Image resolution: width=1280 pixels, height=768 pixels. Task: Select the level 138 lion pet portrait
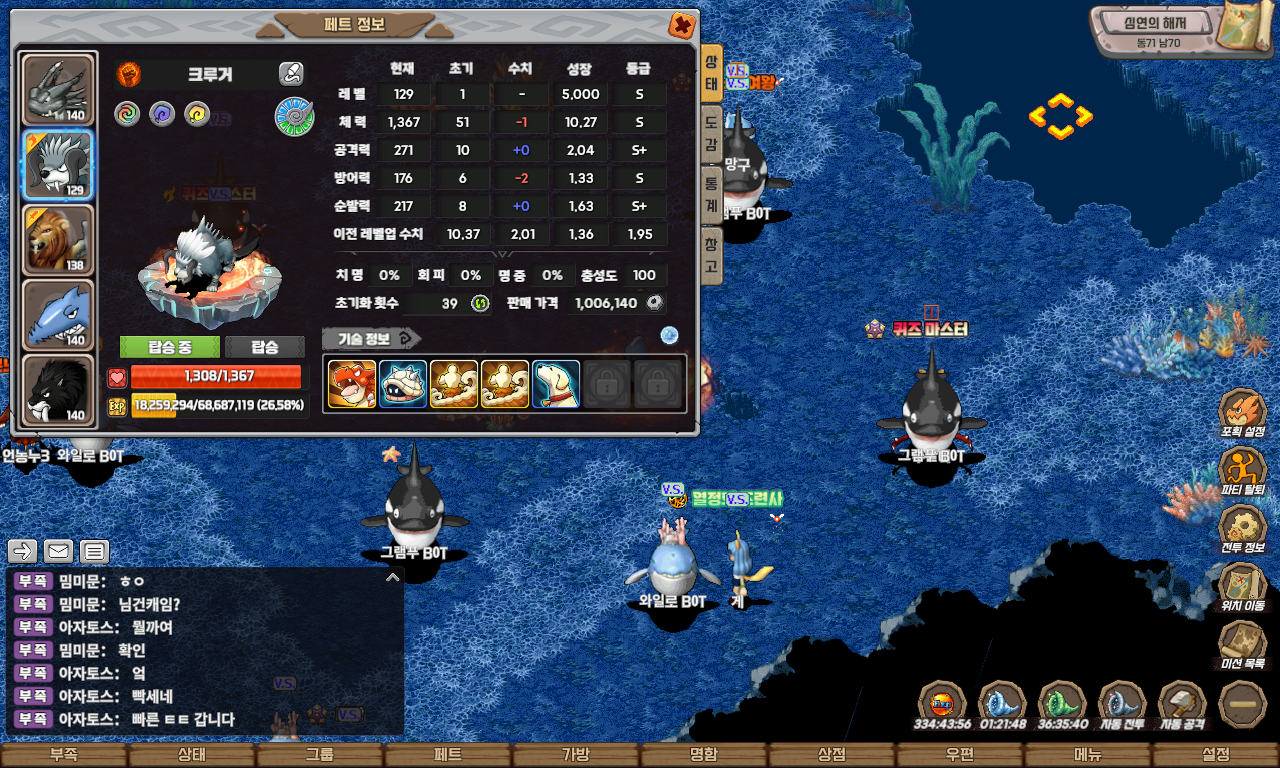(x=58, y=240)
